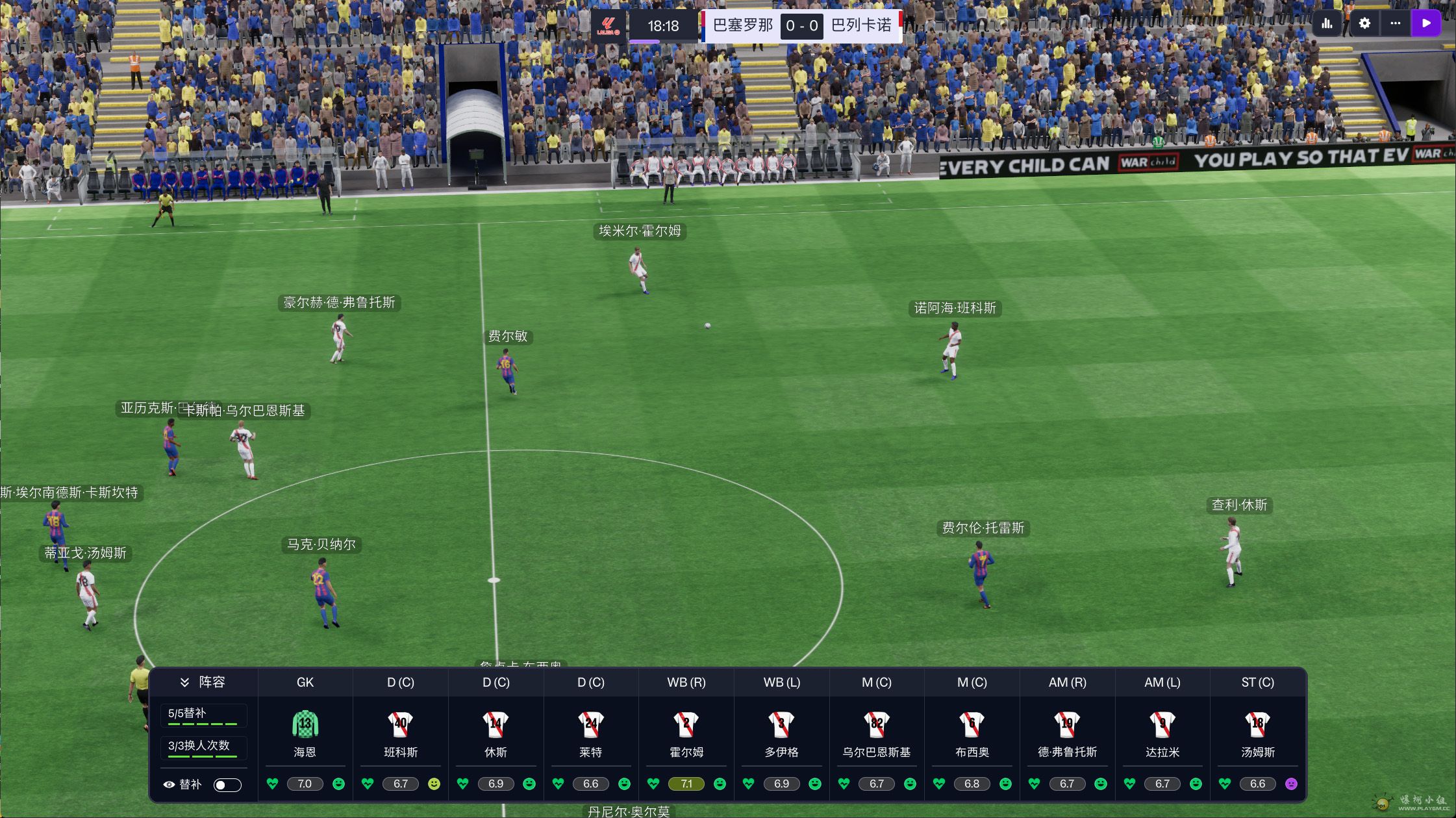
Task: Select midfielder 布西奥 in the lineup
Action: (x=972, y=733)
